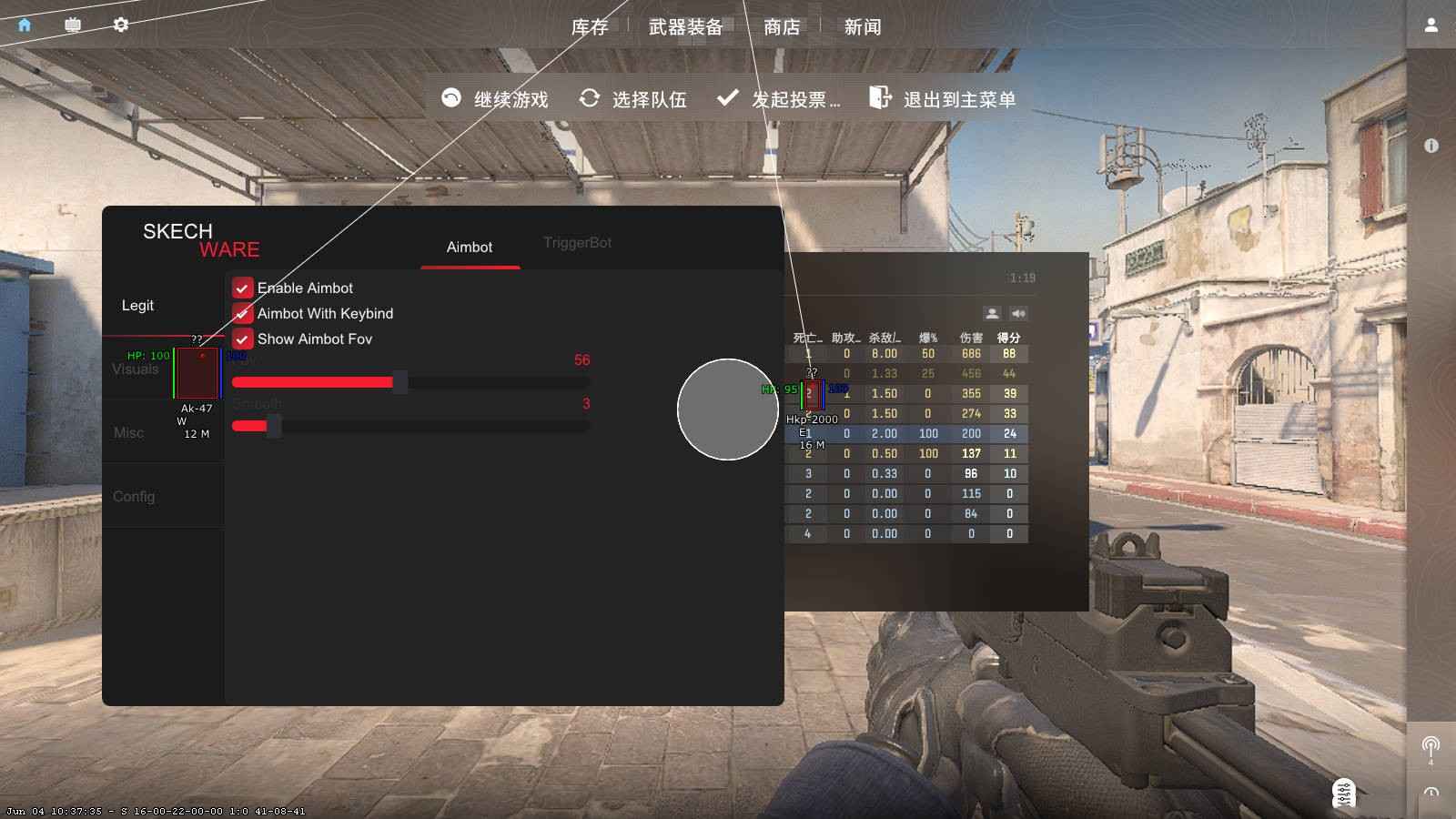Click the profile avatar icon top-right
1456x819 pixels.
click(x=1431, y=25)
